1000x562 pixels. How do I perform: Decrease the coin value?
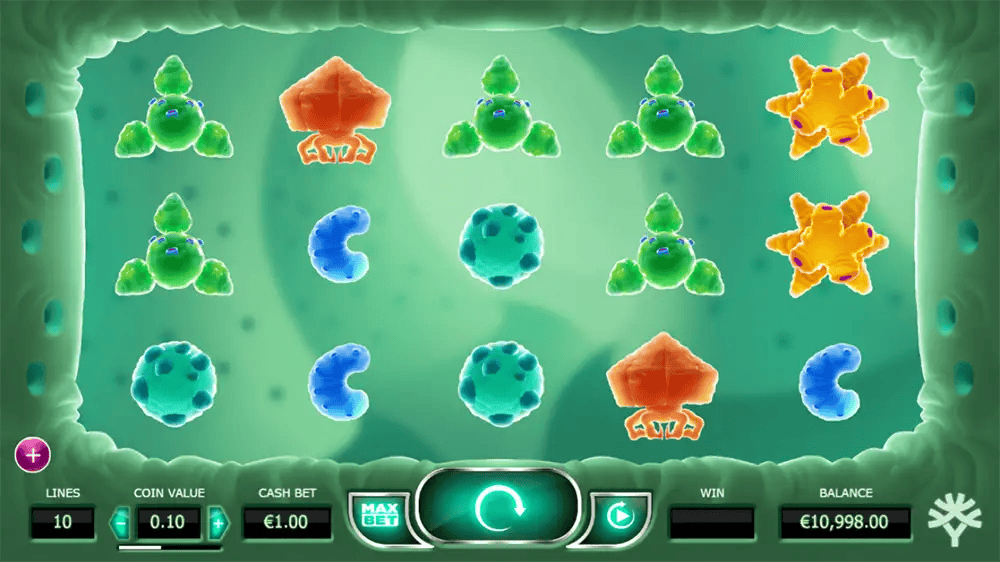click(120, 522)
